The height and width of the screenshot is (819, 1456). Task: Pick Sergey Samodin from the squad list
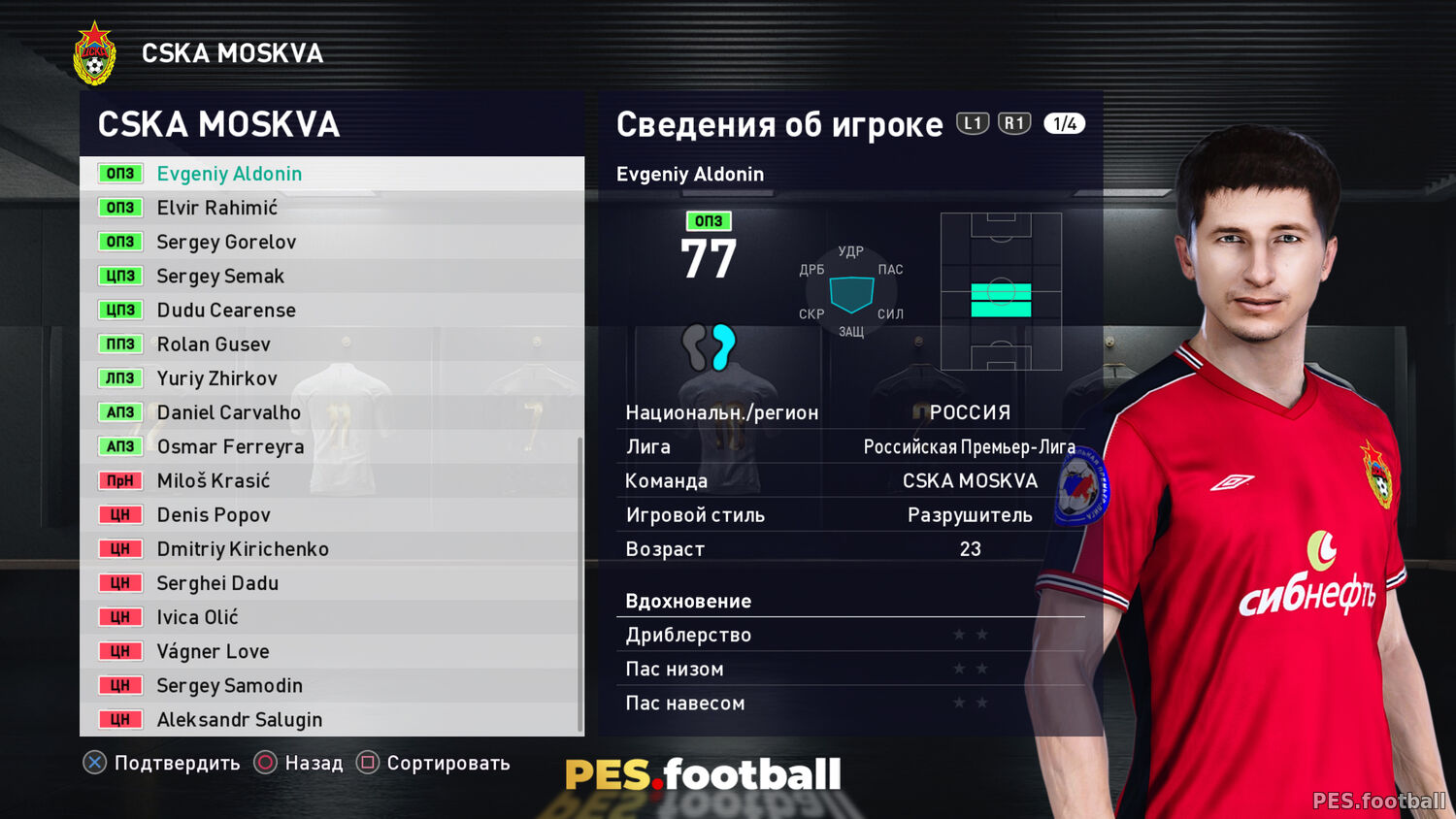coord(229,685)
